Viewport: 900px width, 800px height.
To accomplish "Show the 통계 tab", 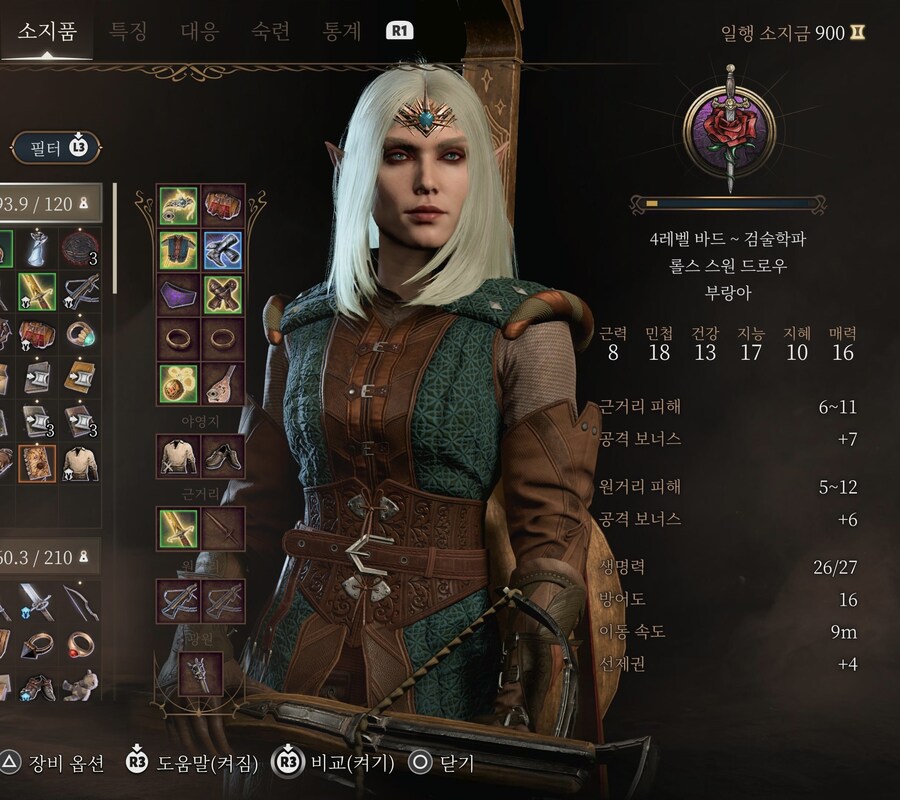I will [x=342, y=31].
